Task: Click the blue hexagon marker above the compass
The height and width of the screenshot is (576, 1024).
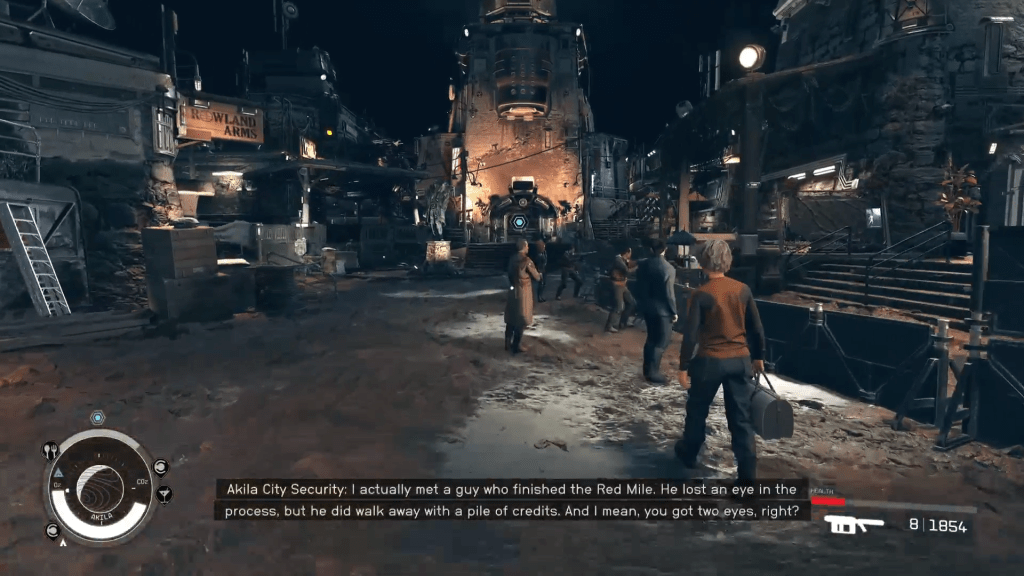Action: (97, 417)
